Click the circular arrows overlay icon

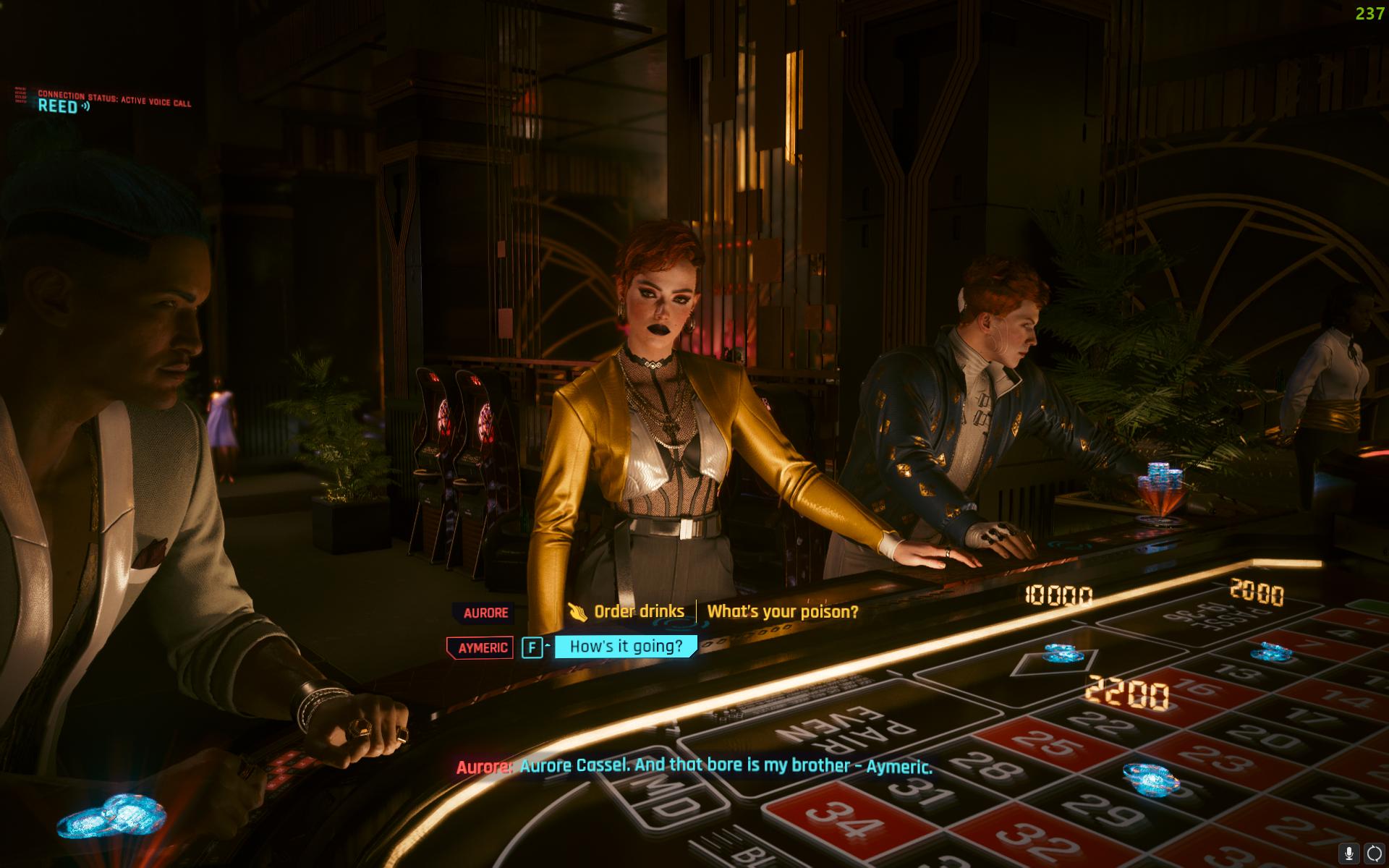click(x=1374, y=854)
